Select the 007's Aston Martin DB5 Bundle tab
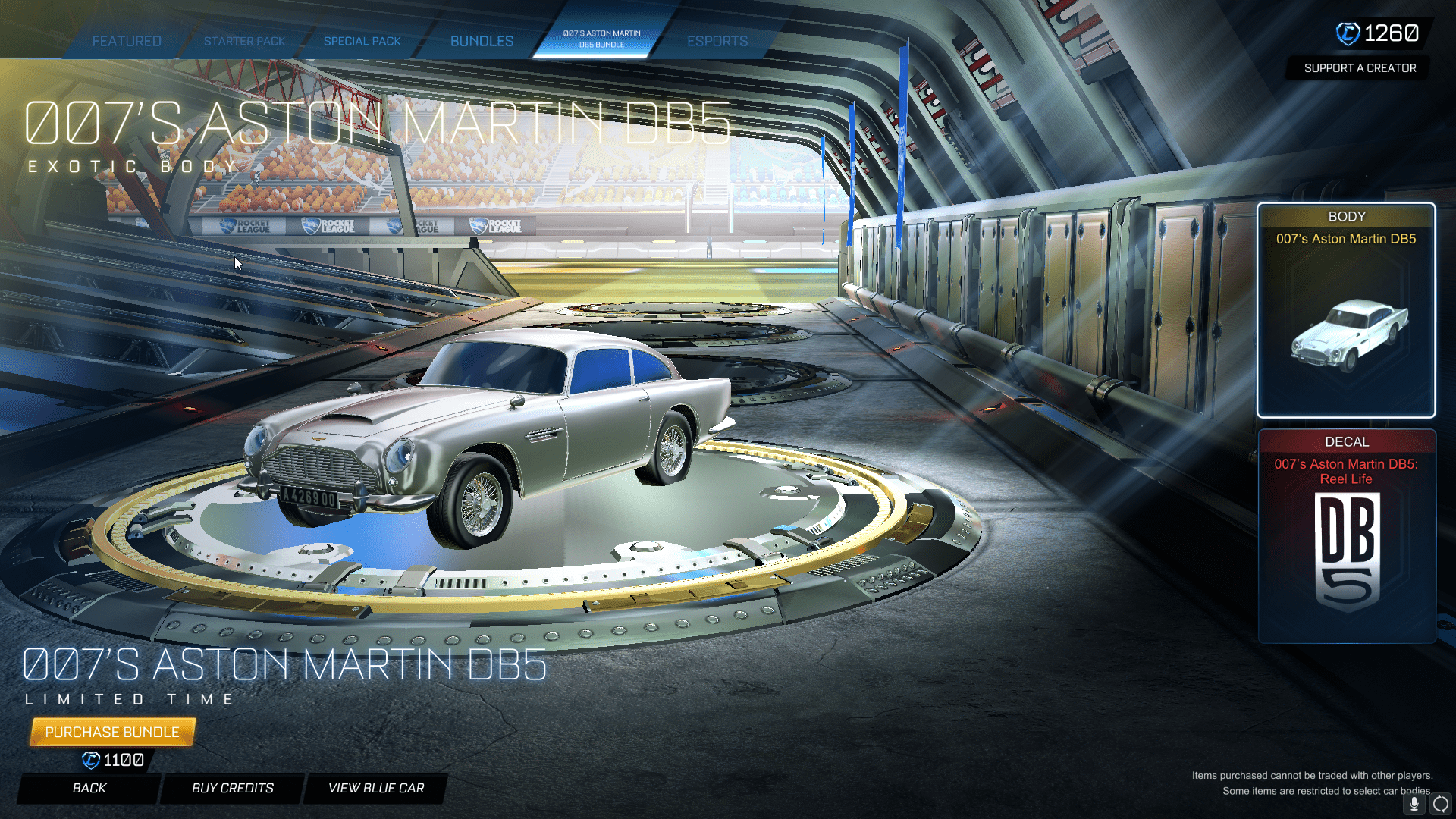Viewport: 1456px width, 819px height. [601, 39]
